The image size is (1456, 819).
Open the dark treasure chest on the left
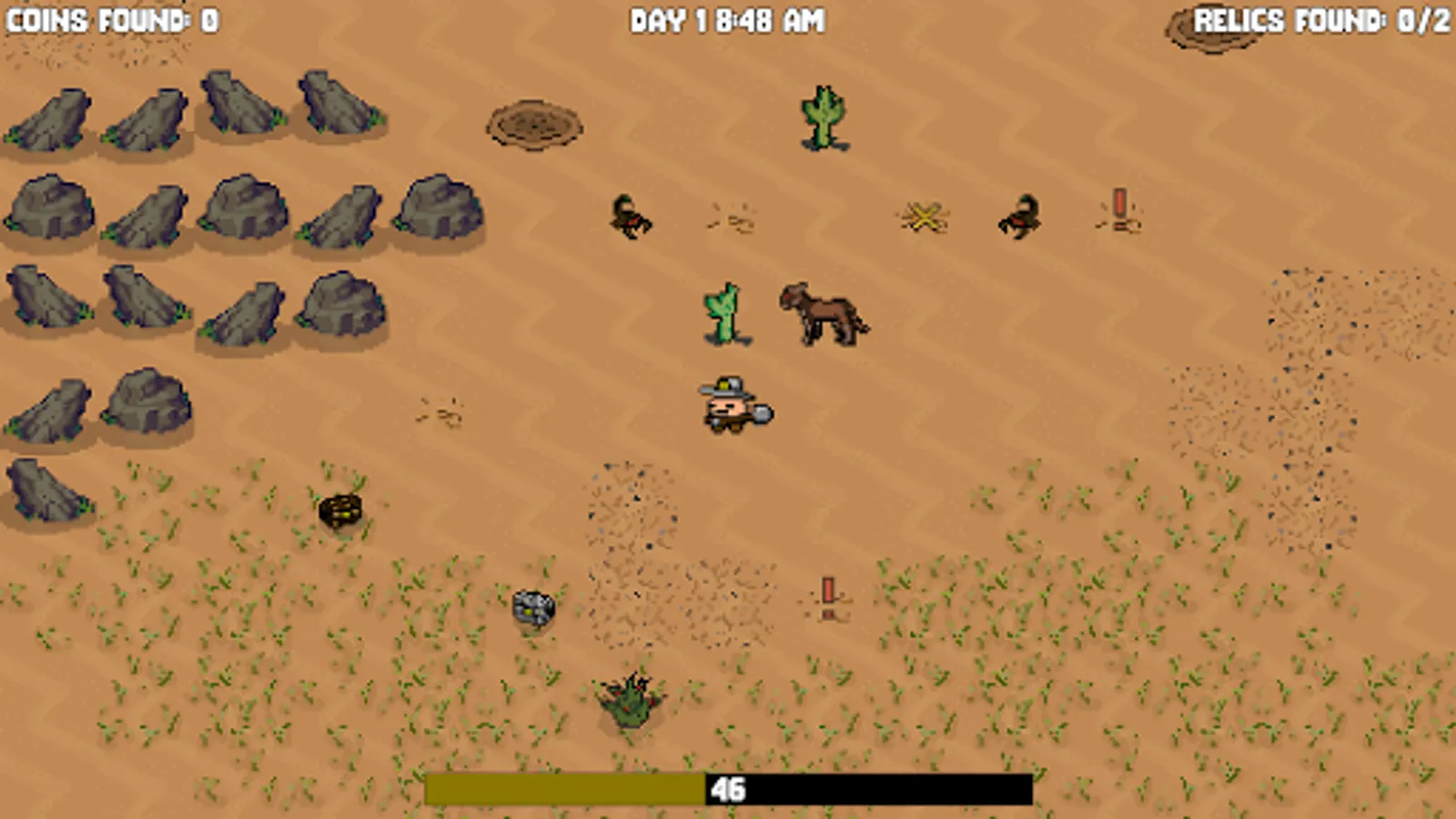(339, 511)
